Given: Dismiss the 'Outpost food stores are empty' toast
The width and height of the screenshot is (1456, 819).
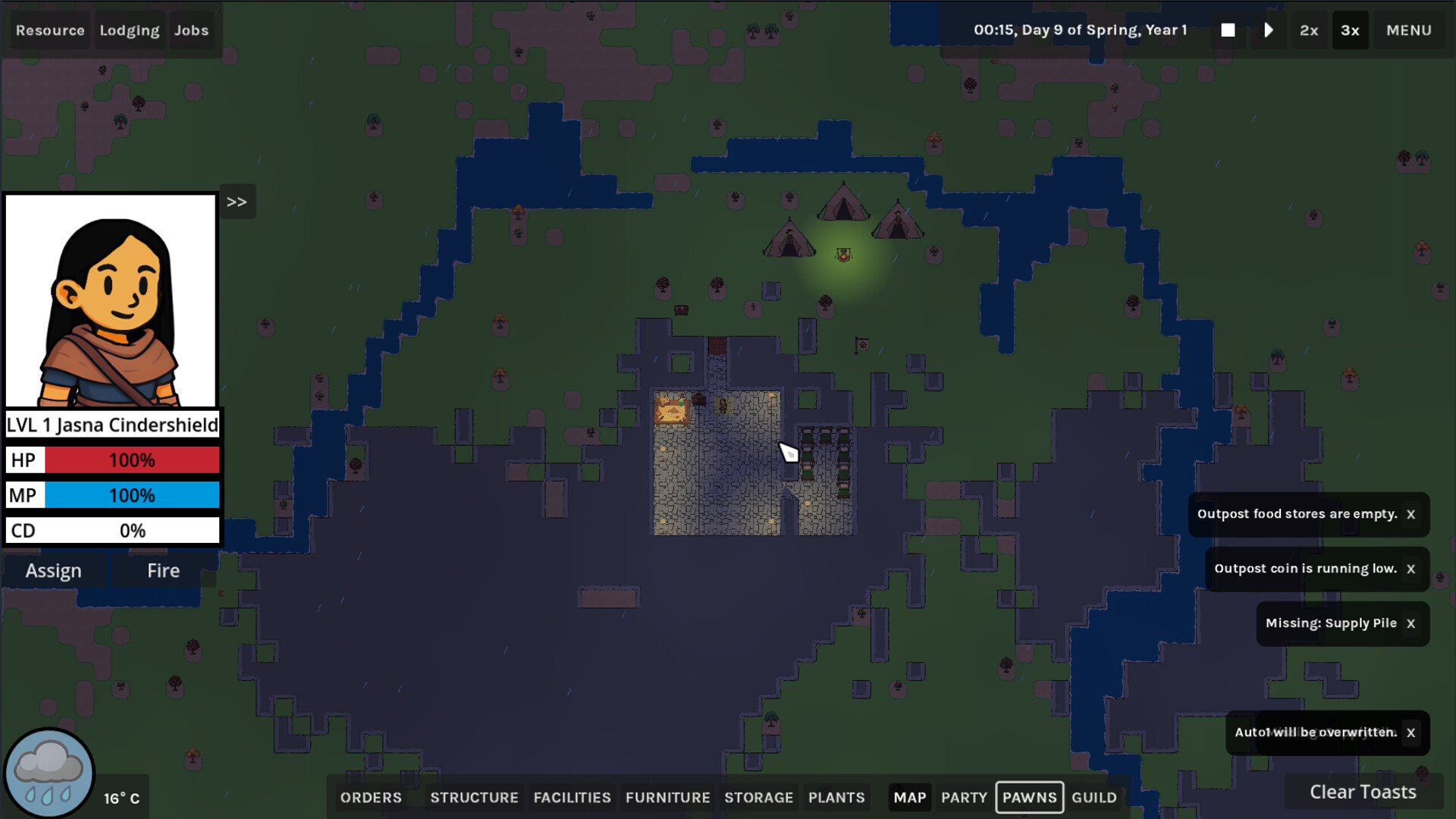Looking at the screenshot, I should [1411, 514].
